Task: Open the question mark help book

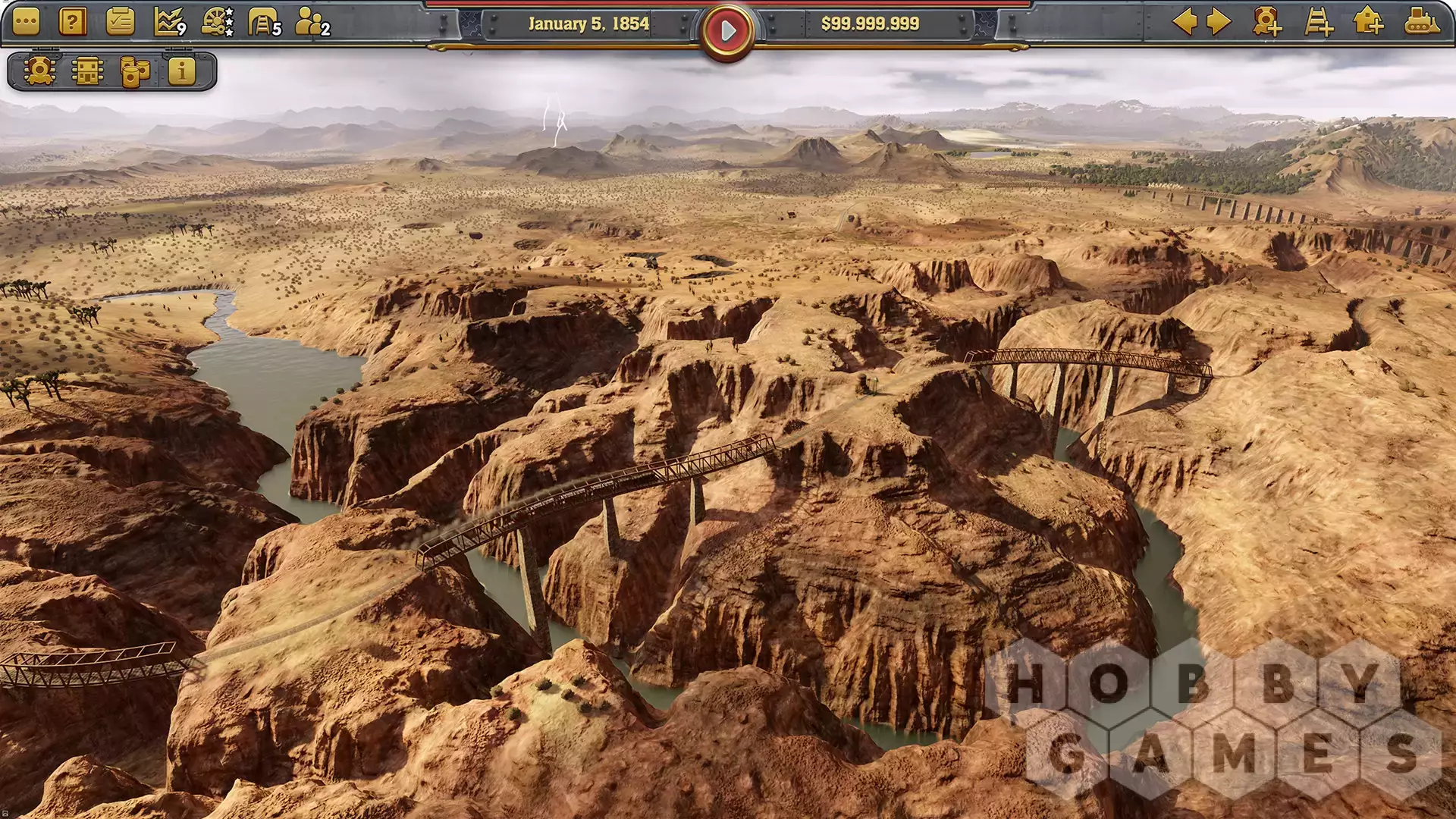Action: coord(73,23)
